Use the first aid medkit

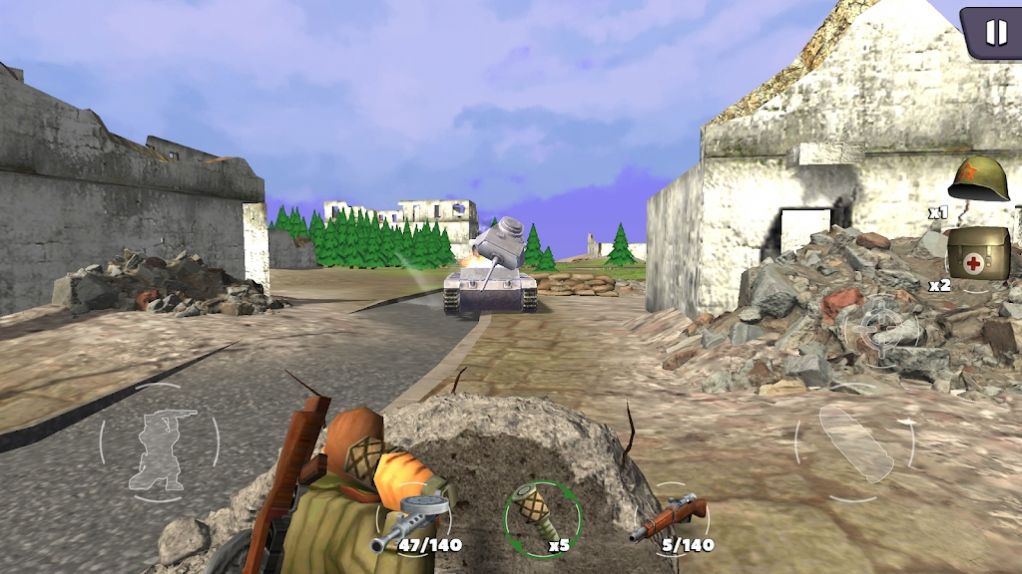pyautogui.click(x=977, y=254)
